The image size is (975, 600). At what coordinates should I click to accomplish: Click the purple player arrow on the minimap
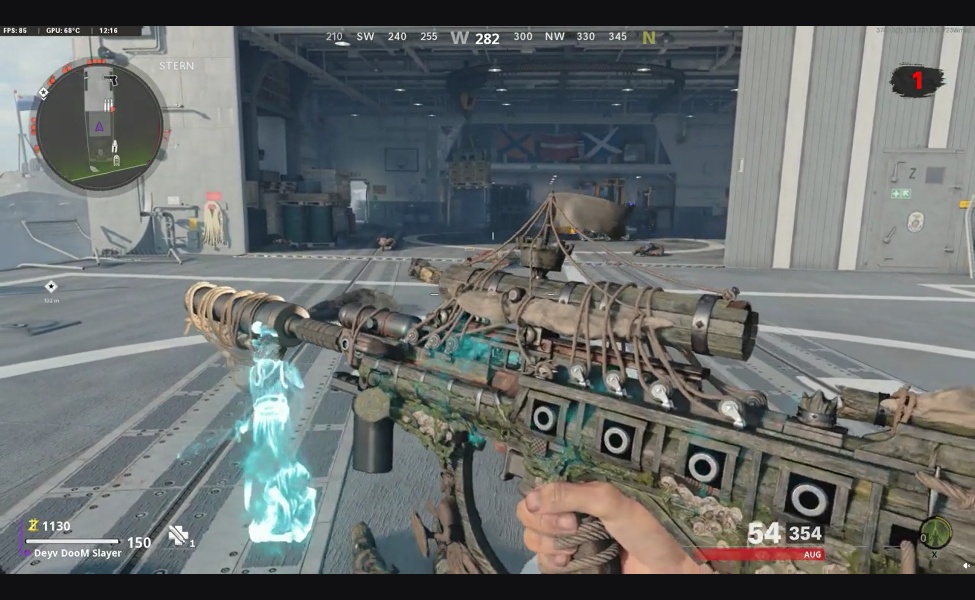99,127
